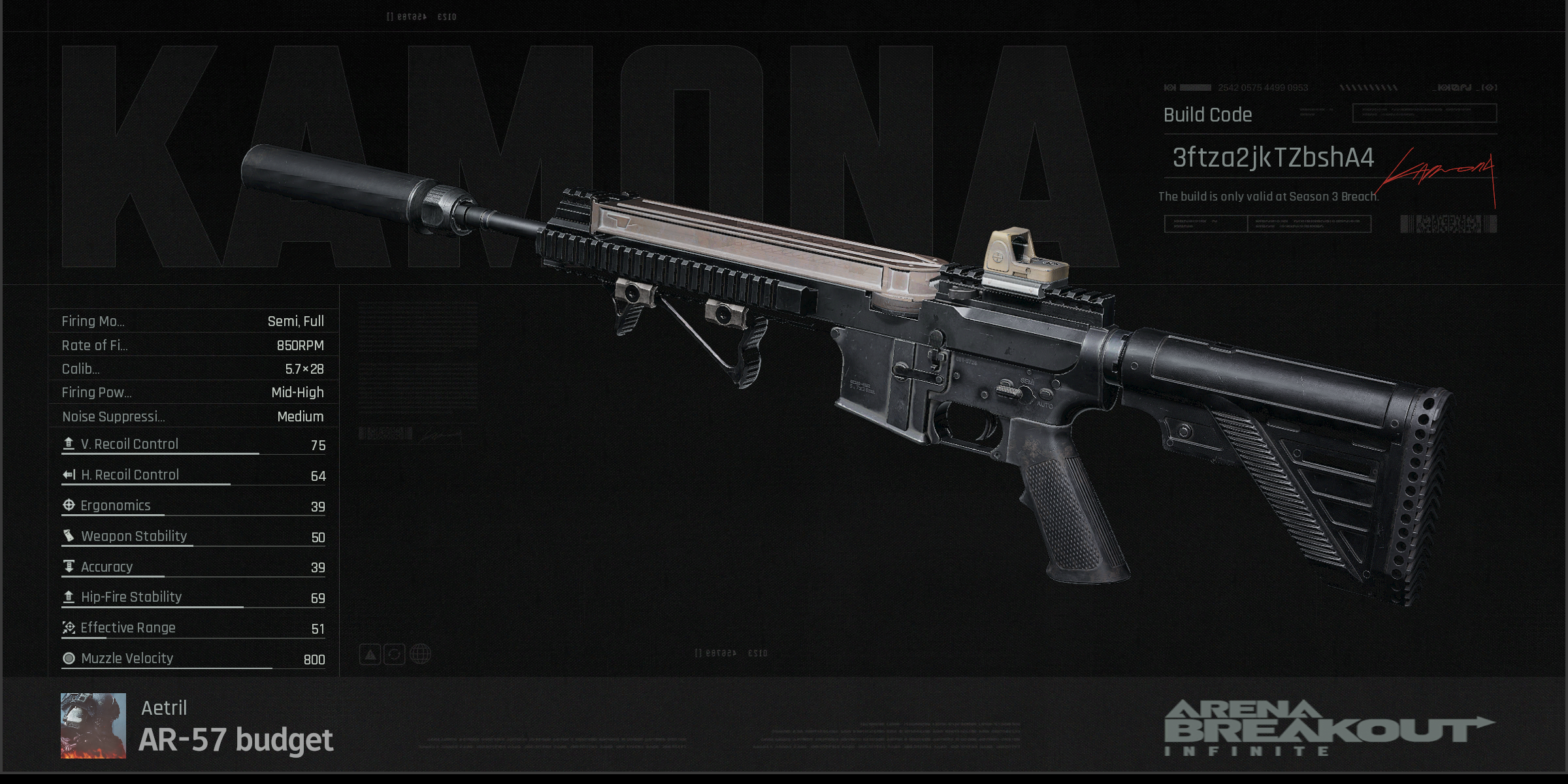Screen dimensions: 1568x784
Task: Select the build code 3ftza2jkTZbshA4
Action: pyautogui.click(x=1273, y=157)
